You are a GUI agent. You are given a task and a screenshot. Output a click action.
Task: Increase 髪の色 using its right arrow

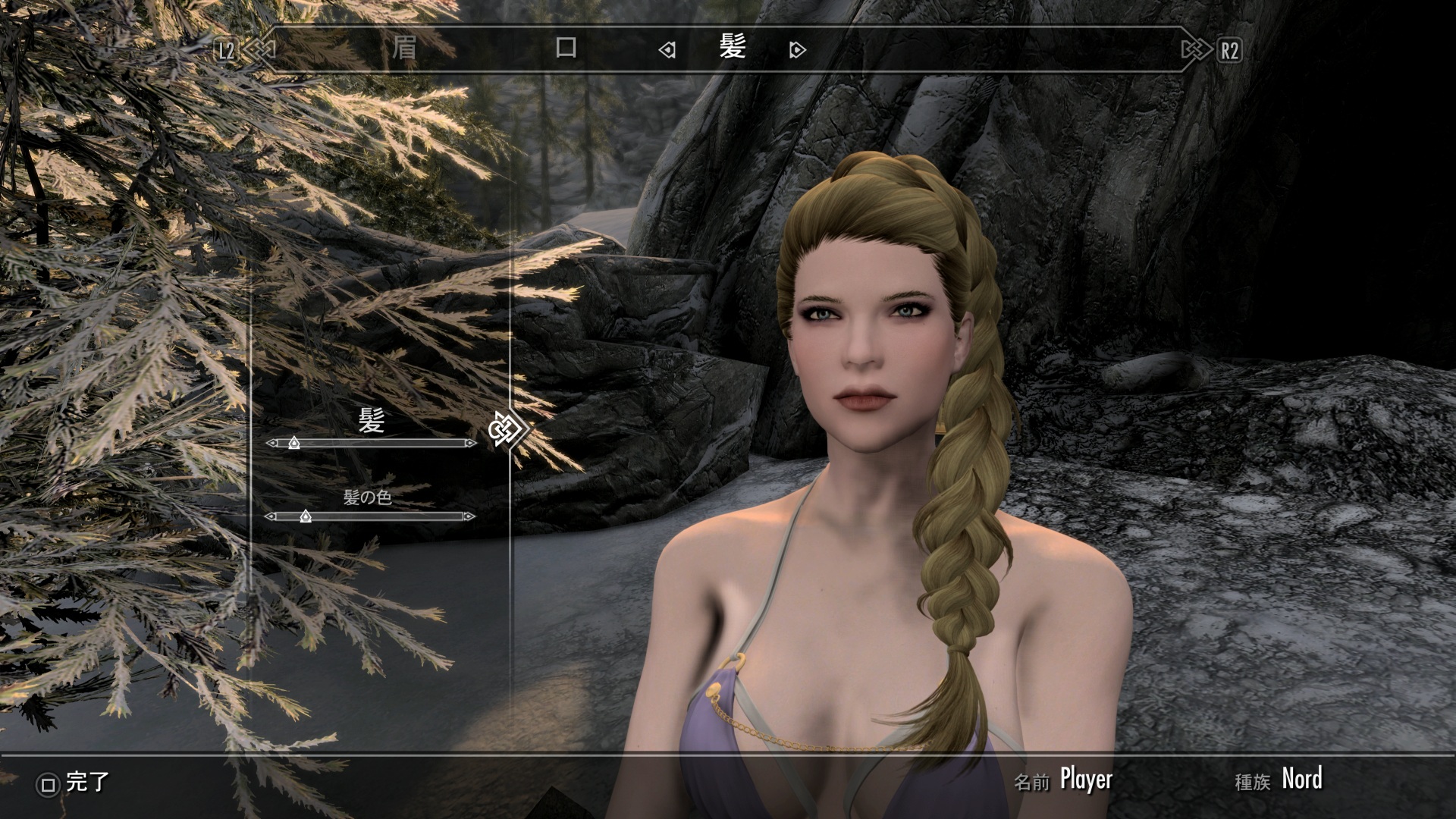pos(469,516)
